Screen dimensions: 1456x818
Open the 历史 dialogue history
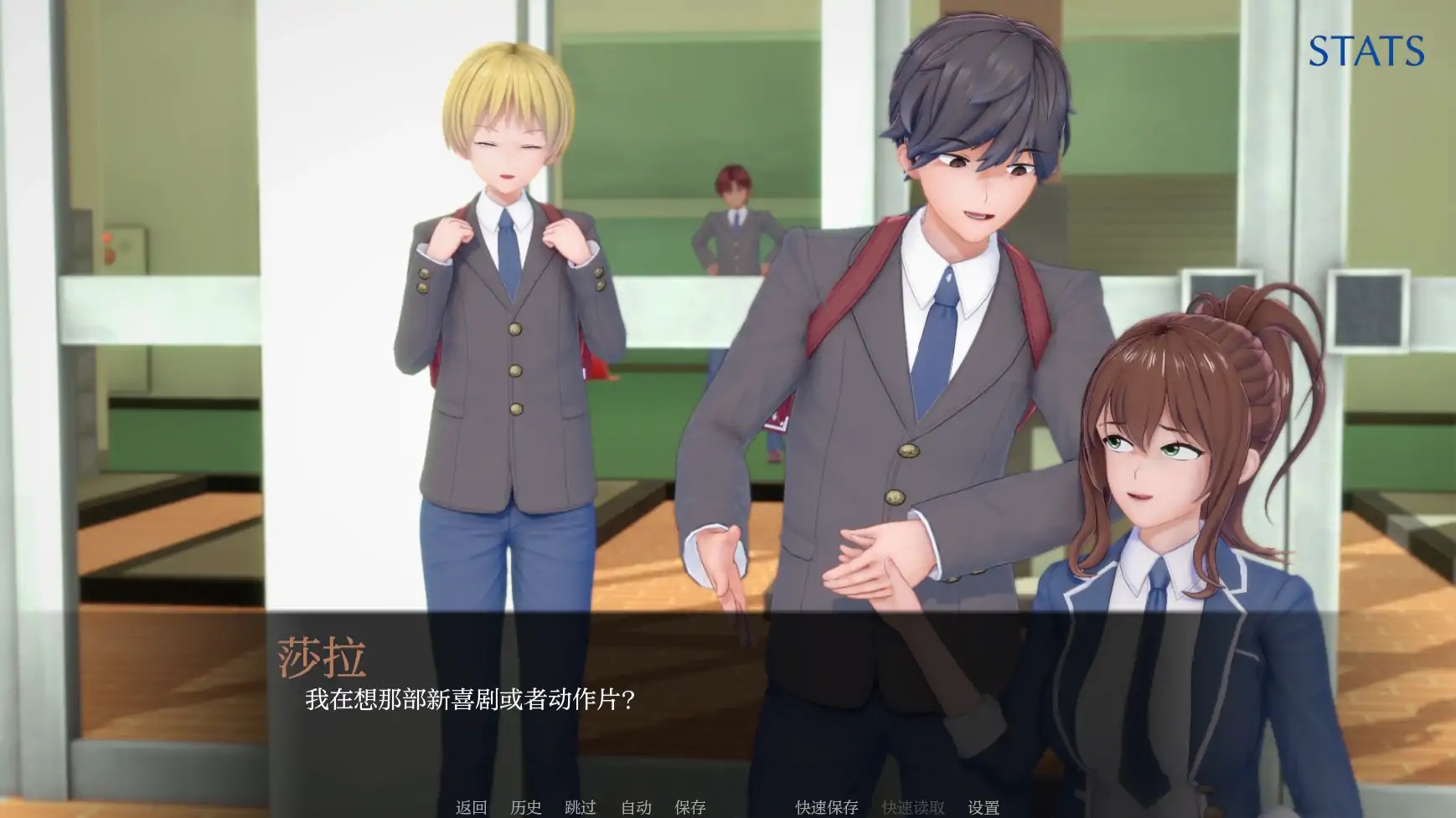526,809
